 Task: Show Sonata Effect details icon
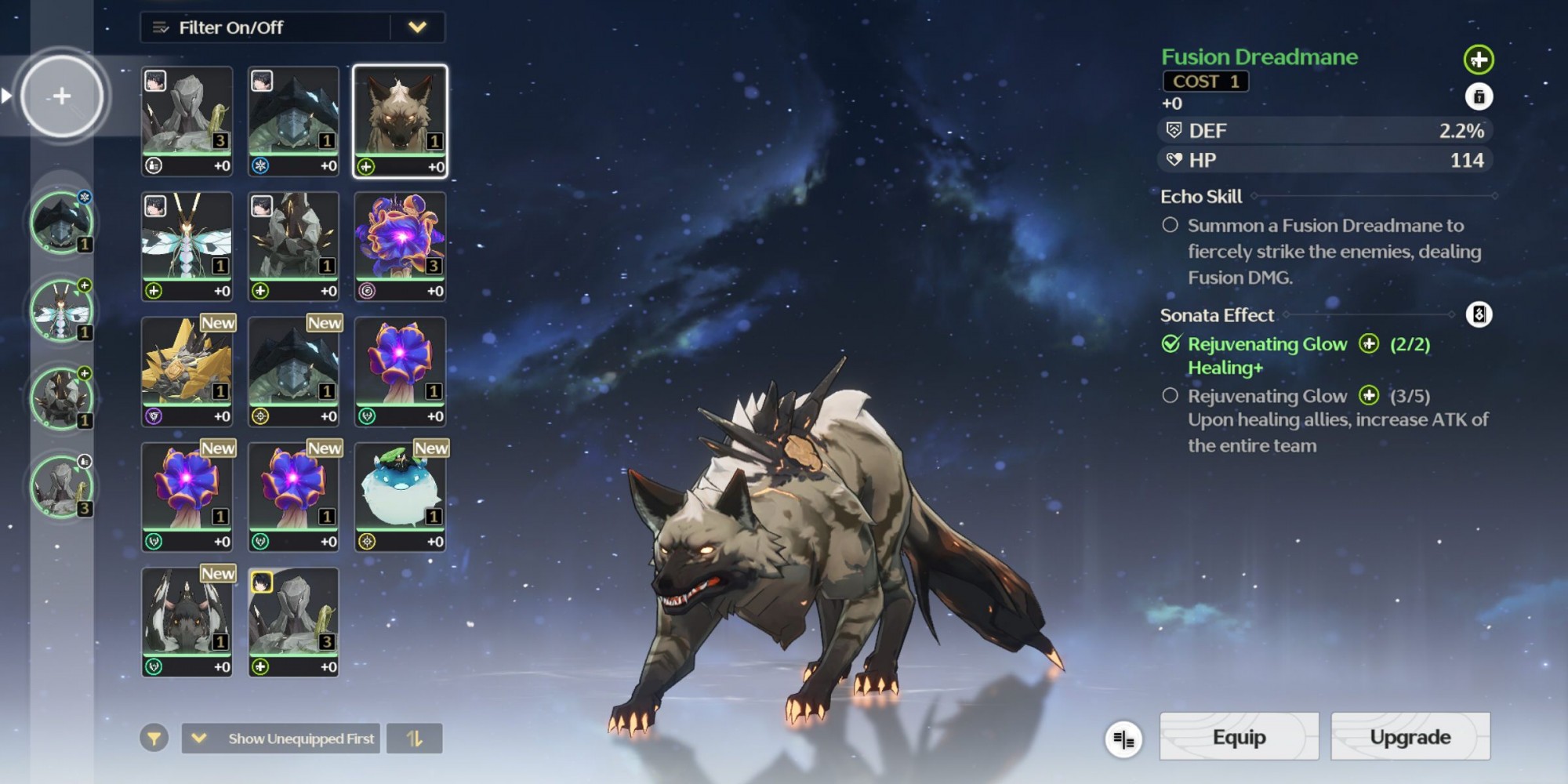1479,315
